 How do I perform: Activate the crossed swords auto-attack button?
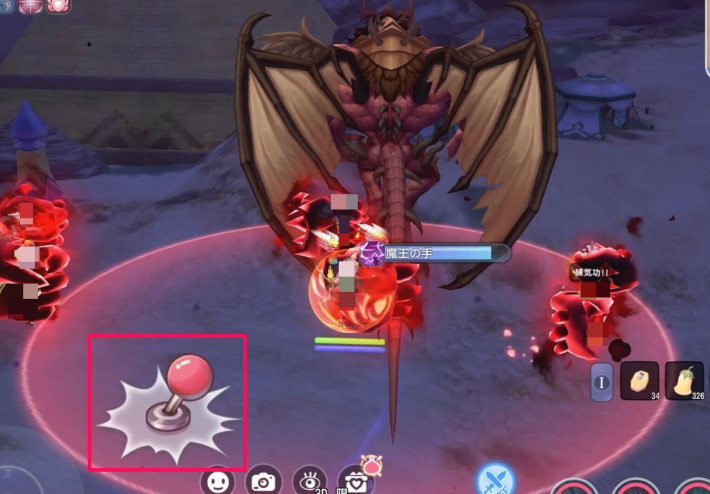pyautogui.click(x=495, y=480)
